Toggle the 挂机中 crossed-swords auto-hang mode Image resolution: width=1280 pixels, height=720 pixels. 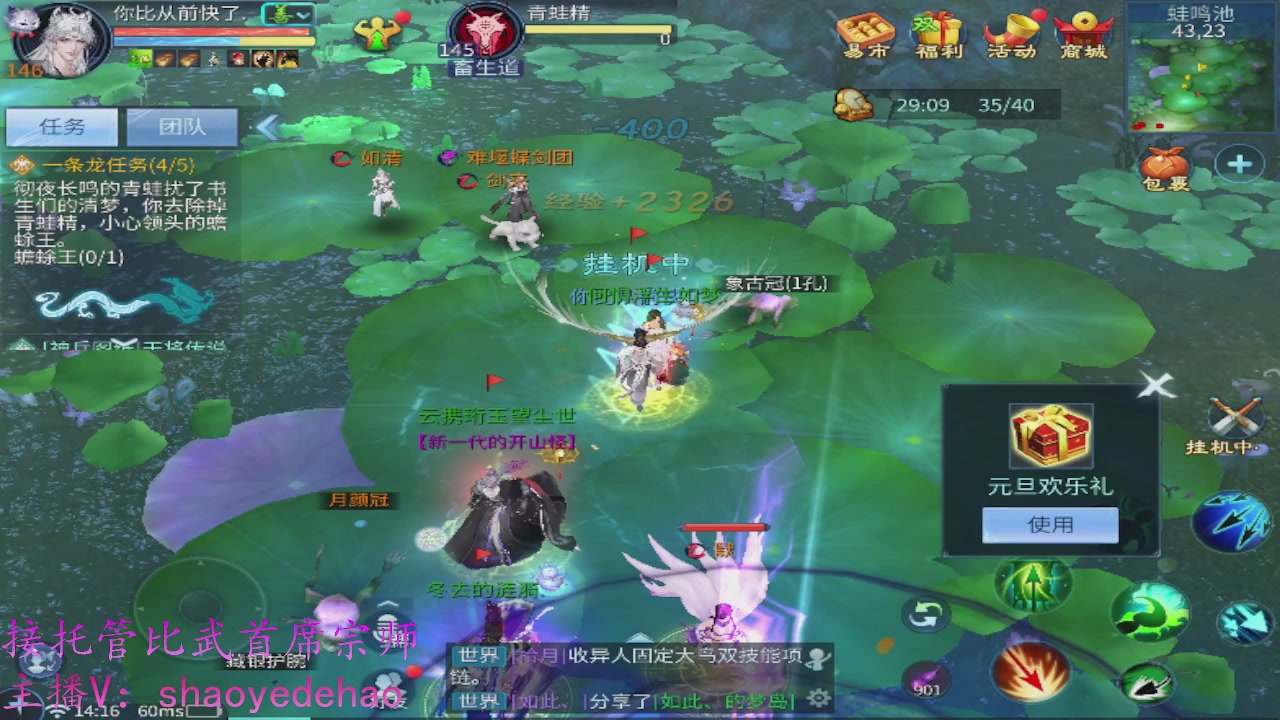point(1233,418)
